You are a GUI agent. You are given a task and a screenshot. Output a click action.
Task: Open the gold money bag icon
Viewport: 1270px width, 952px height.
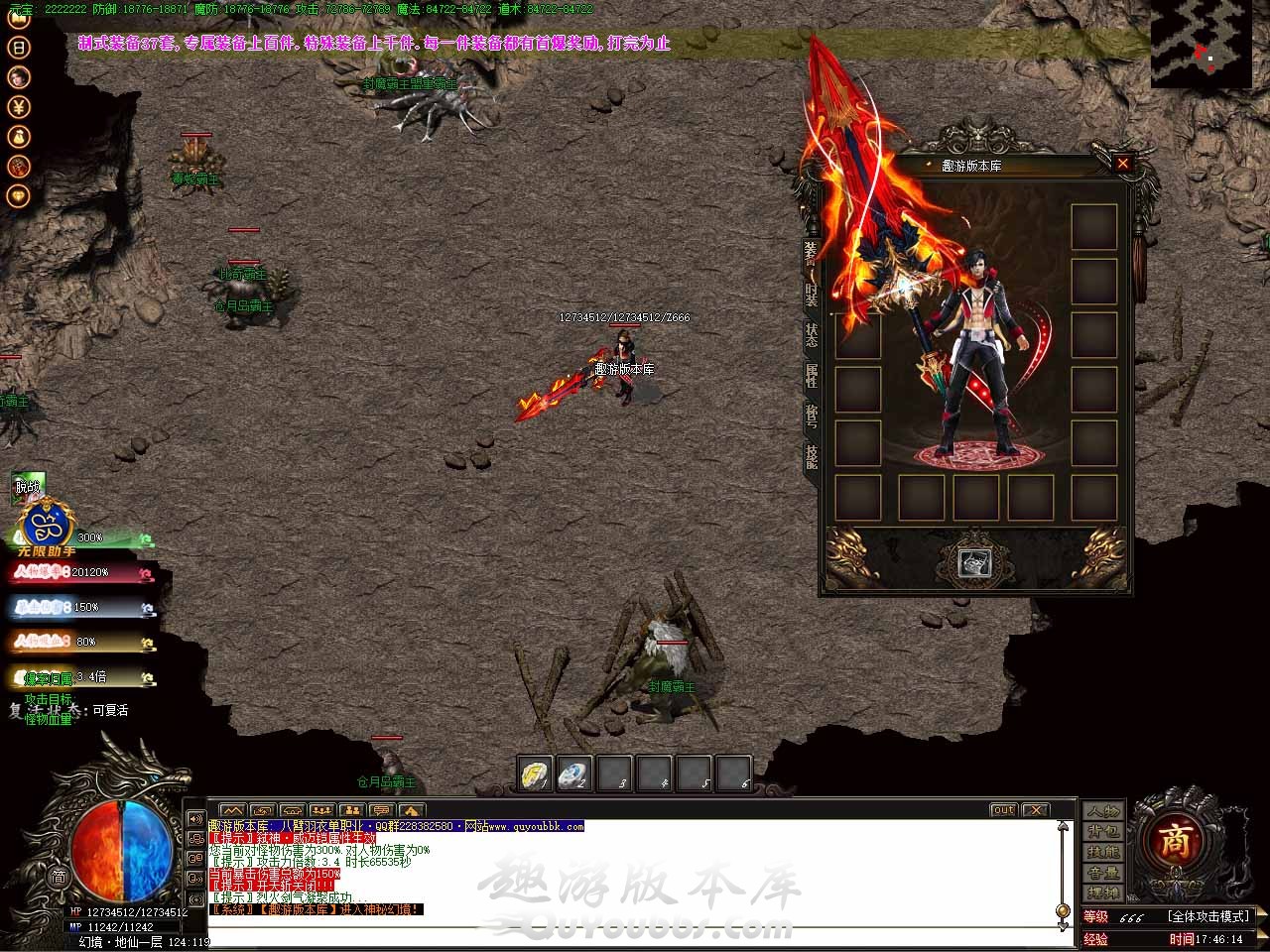click(19, 136)
